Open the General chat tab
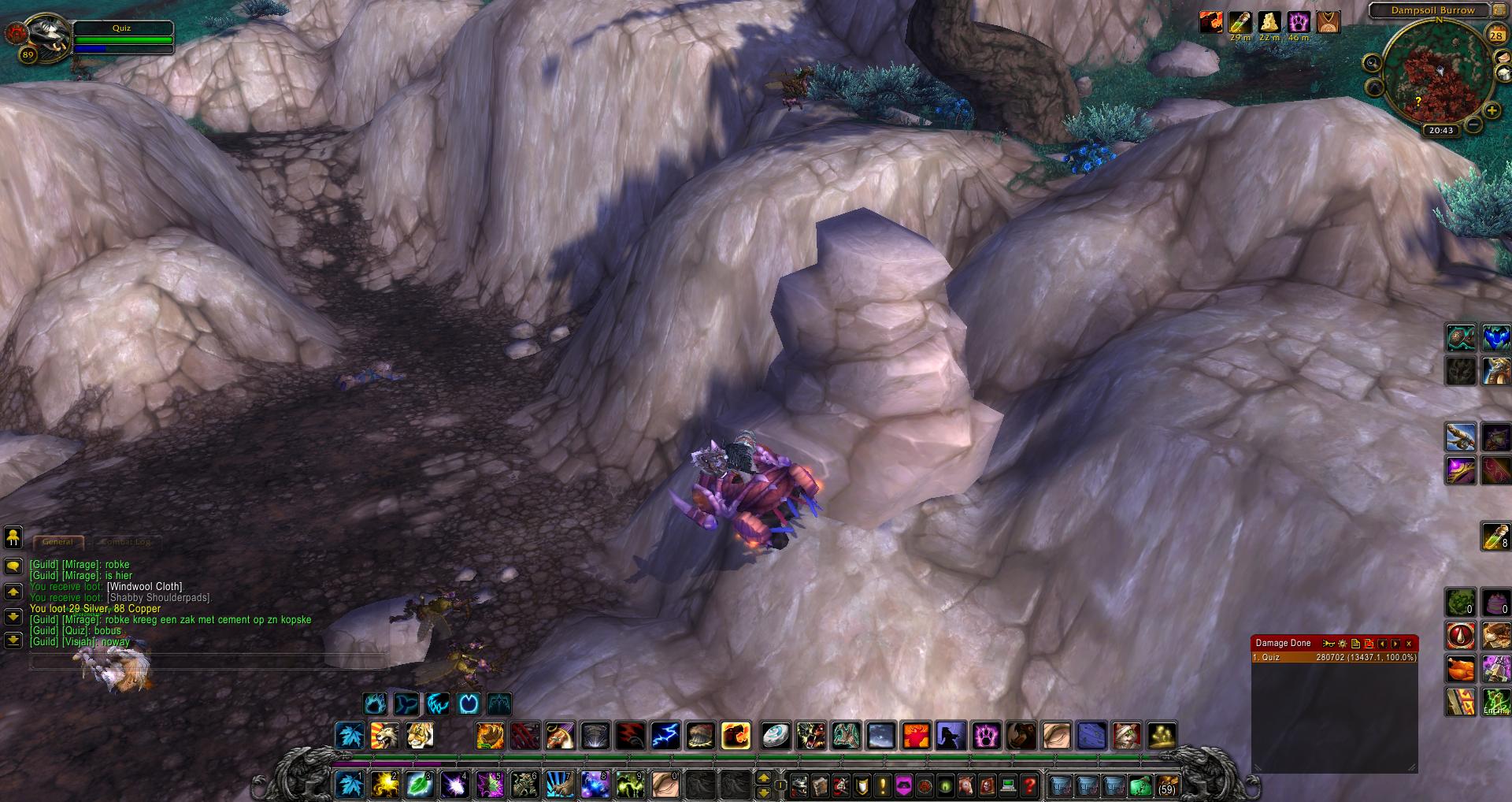Viewport: 1512px width, 802px height. (57, 542)
